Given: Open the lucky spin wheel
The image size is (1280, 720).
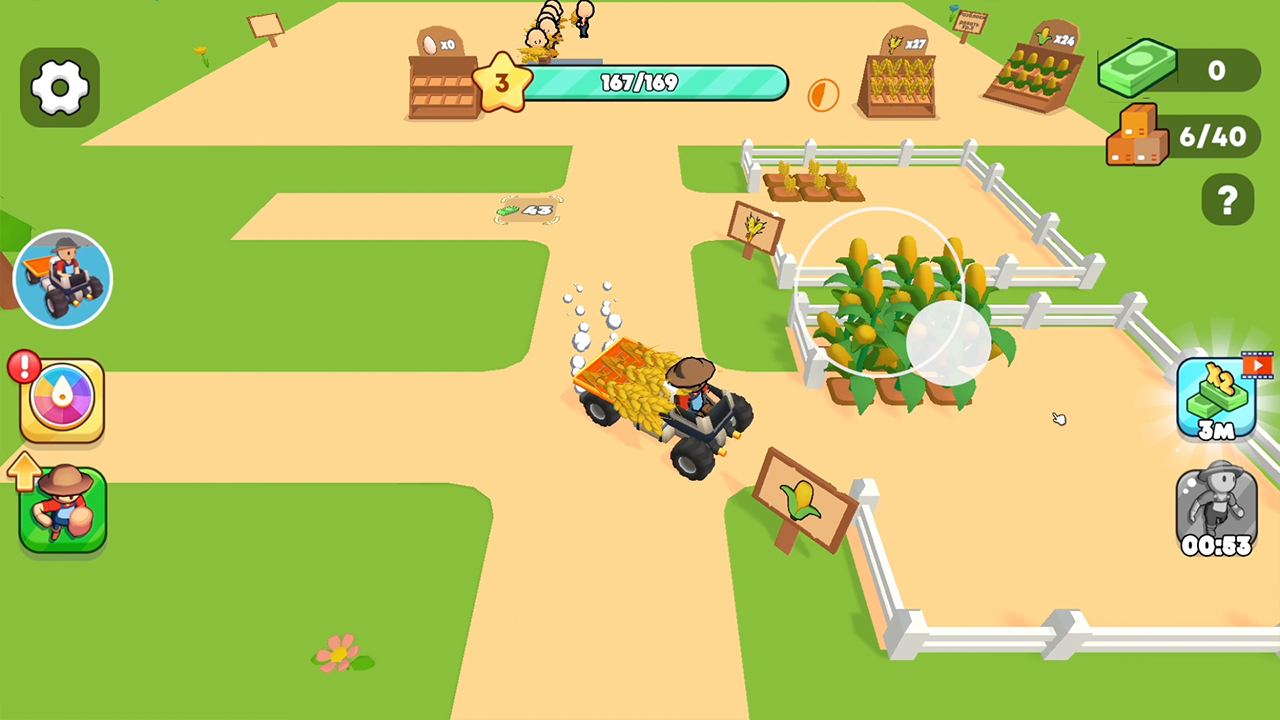Looking at the screenshot, I should pyautogui.click(x=62, y=399).
